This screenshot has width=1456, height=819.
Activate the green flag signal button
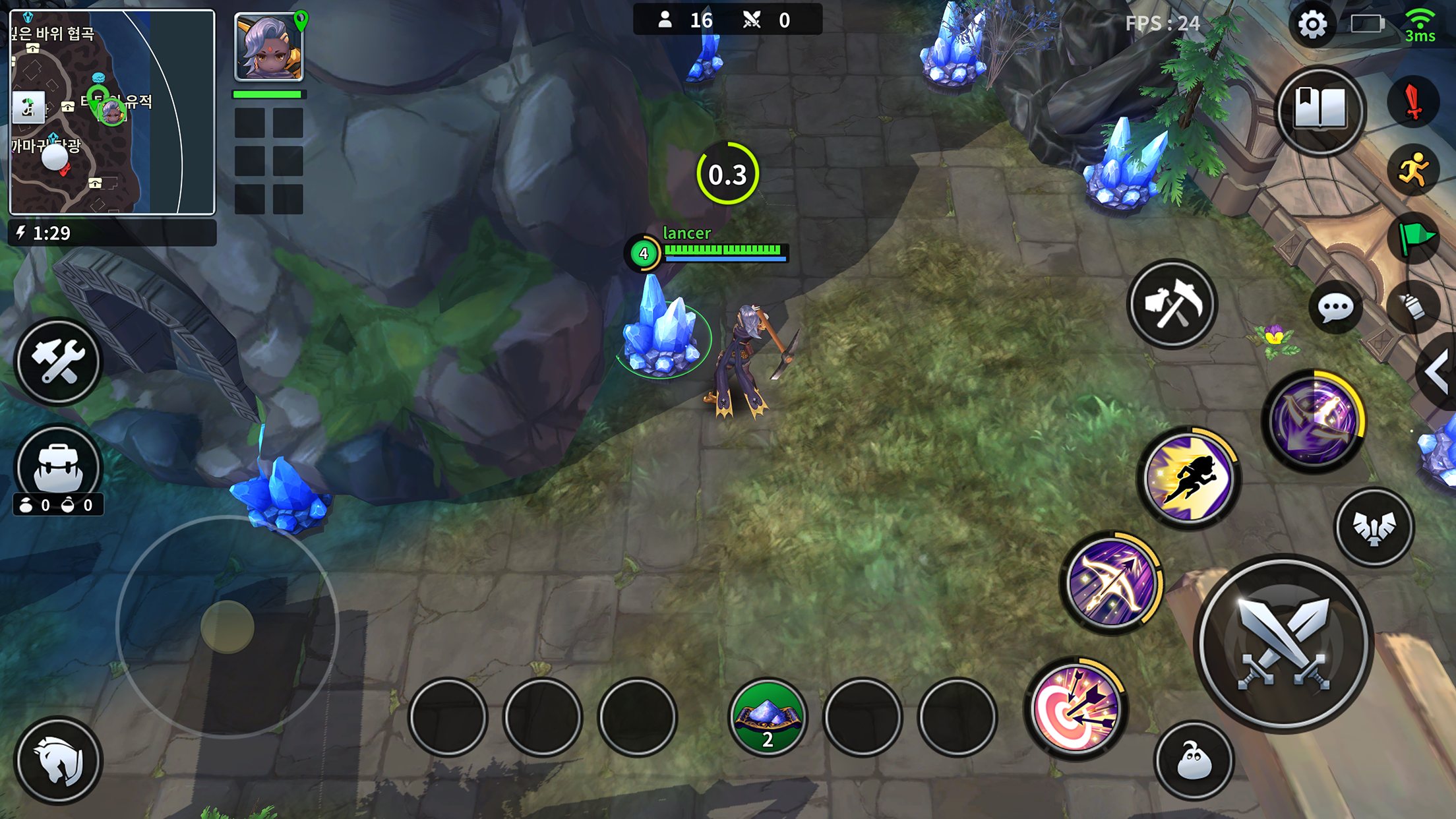click(x=1414, y=239)
